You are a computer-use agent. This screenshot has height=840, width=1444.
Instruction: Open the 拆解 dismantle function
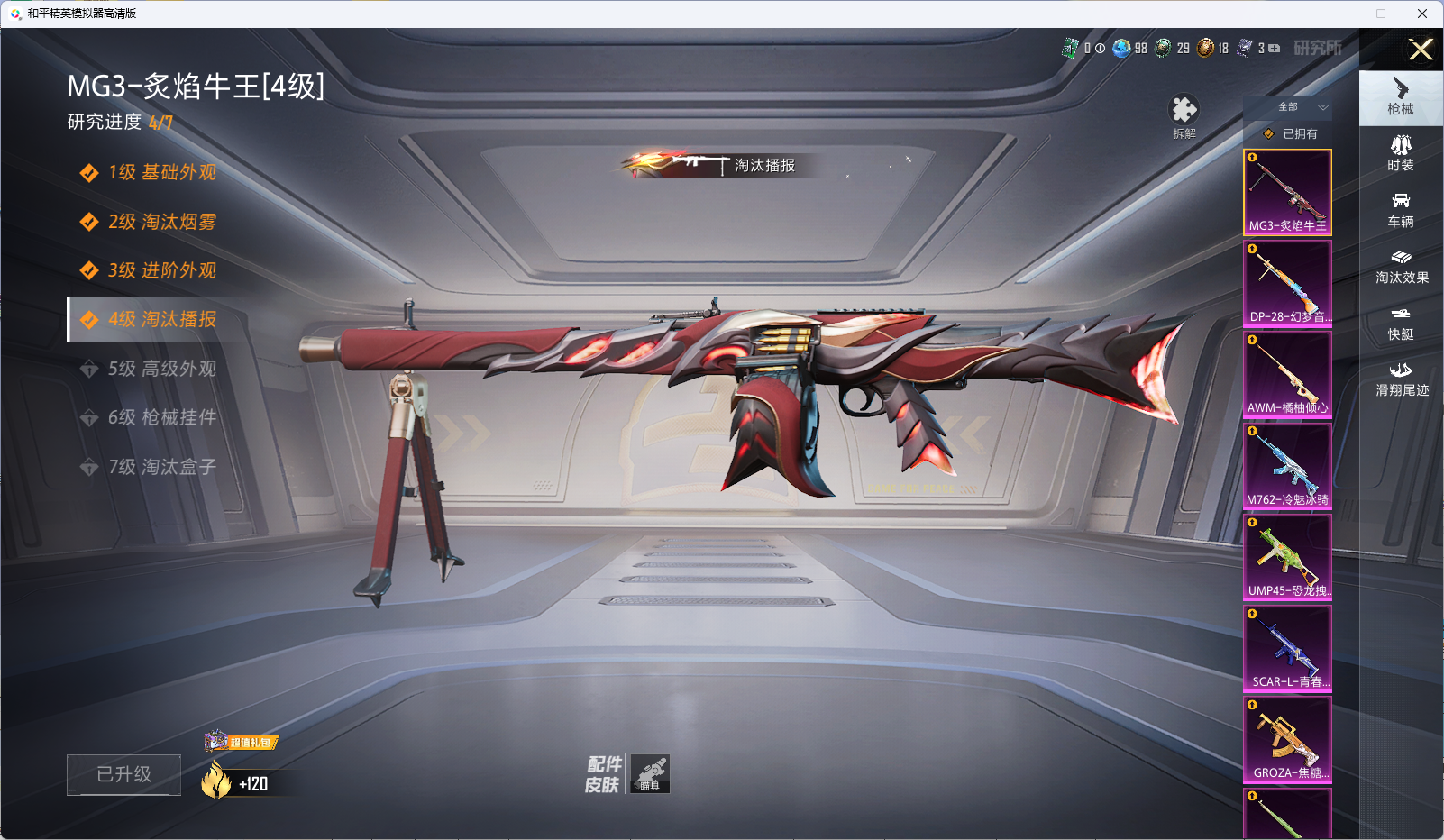[x=1184, y=115]
